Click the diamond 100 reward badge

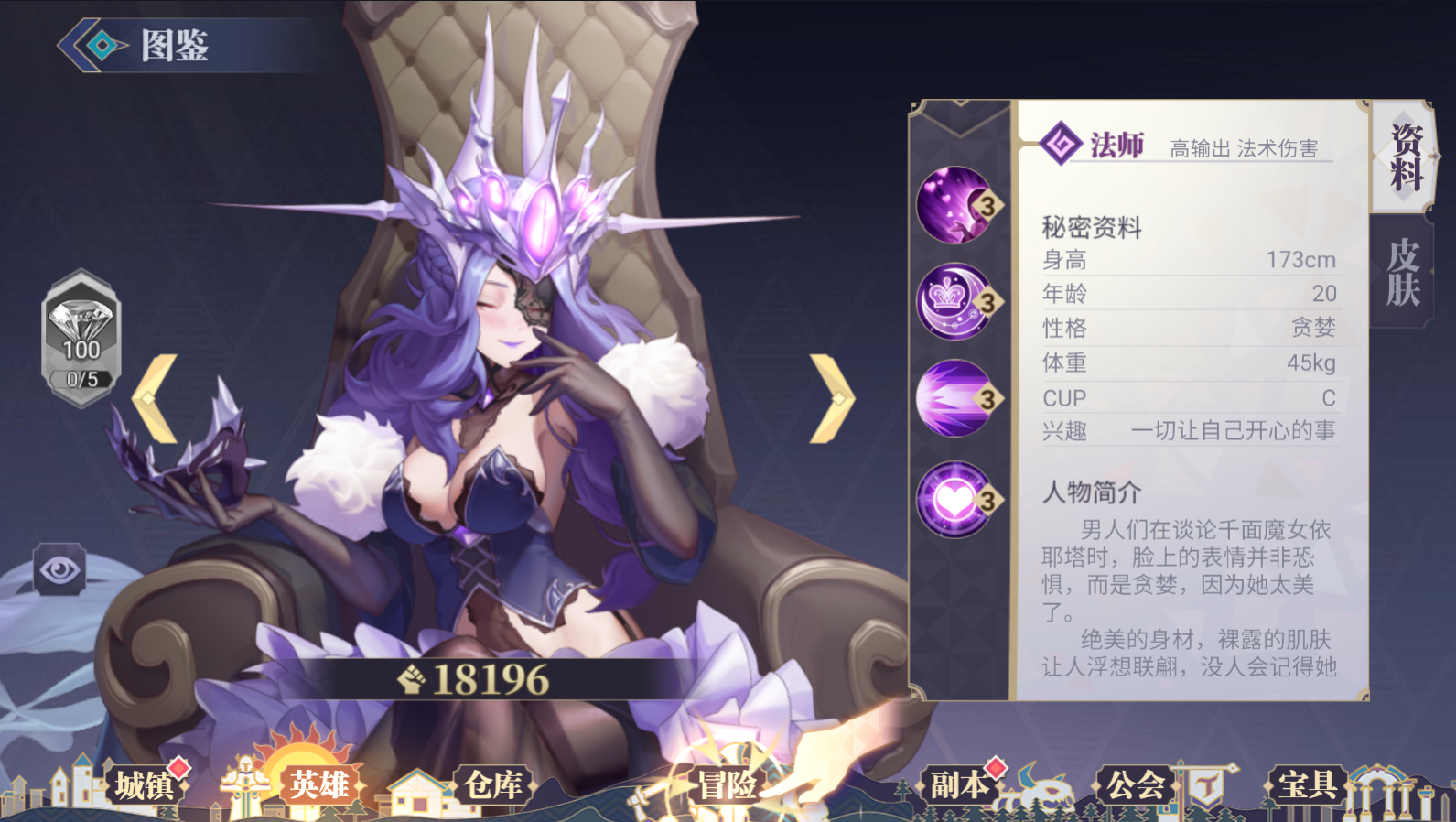81,338
